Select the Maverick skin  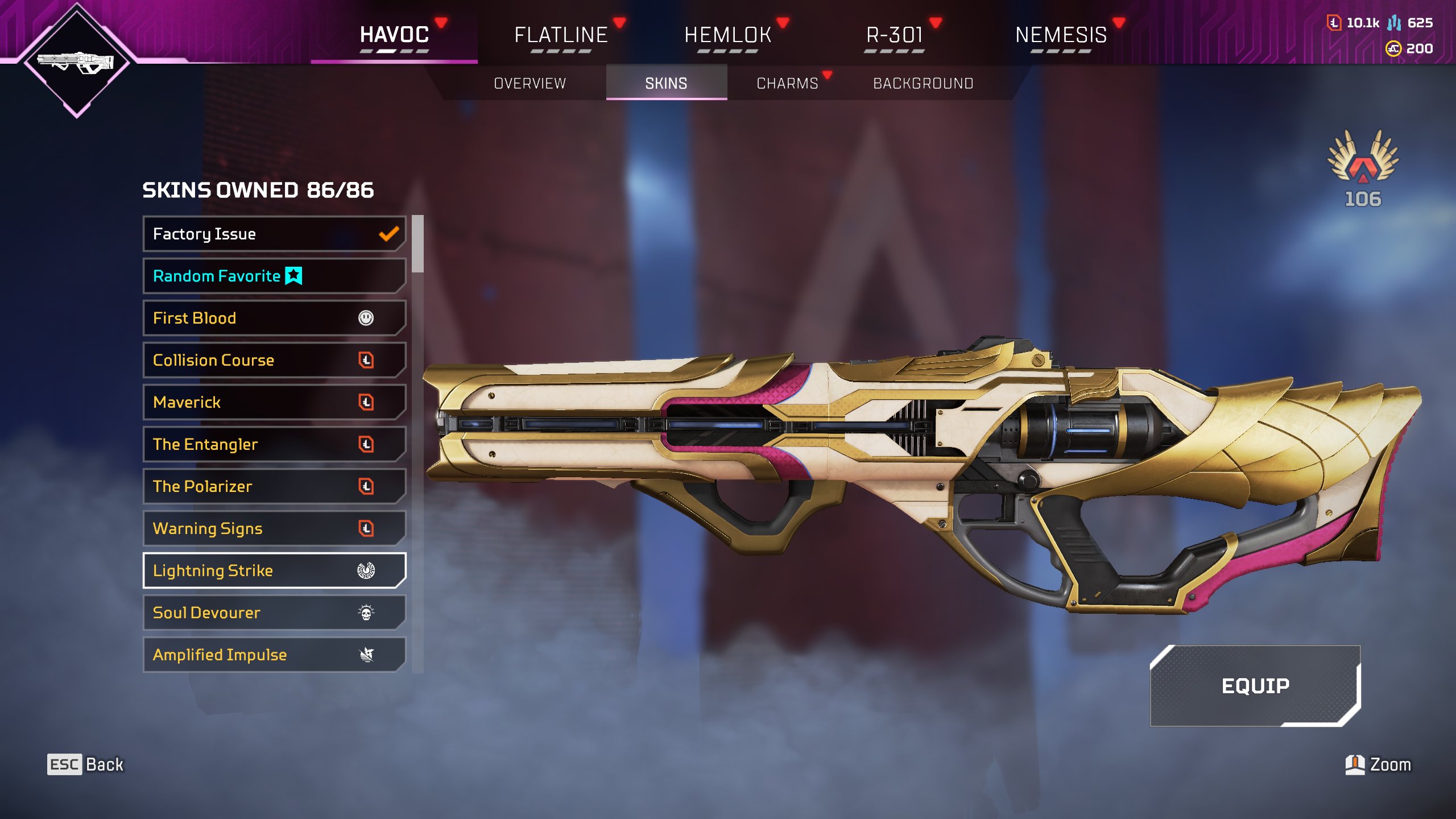(x=274, y=402)
